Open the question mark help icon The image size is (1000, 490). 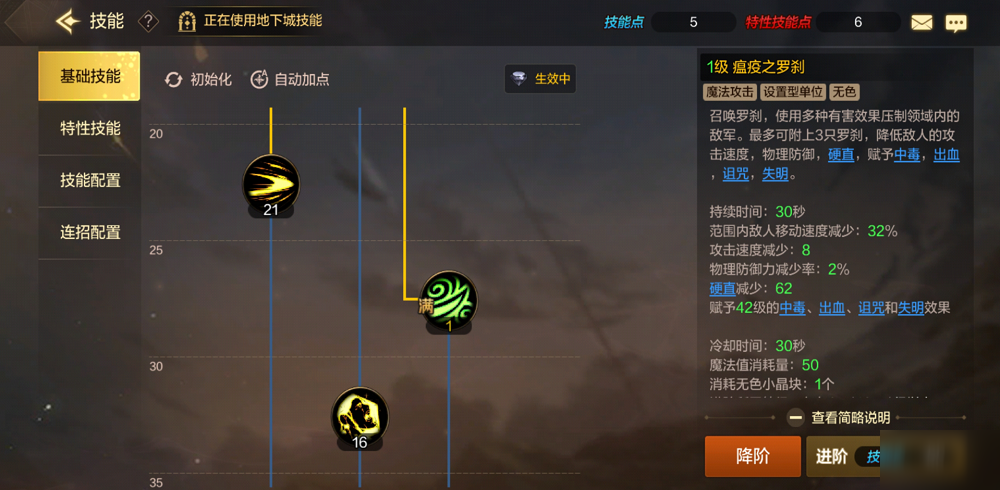pyautogui.click(x=148, y=21)
